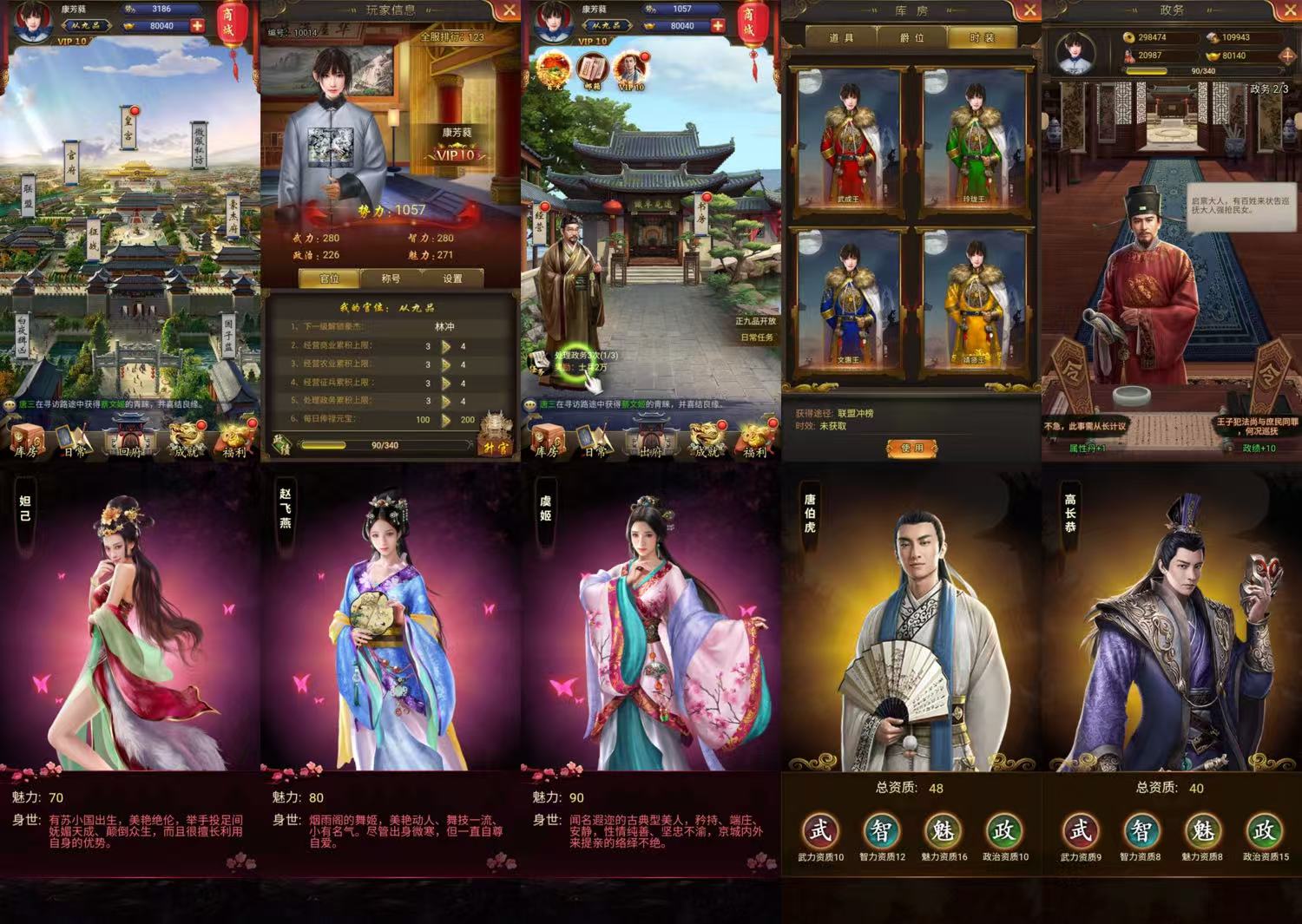The width and height of the screenshot is (1302, 924).
Task: Close the 政务 window
Action: click(x=1289, y=10)
